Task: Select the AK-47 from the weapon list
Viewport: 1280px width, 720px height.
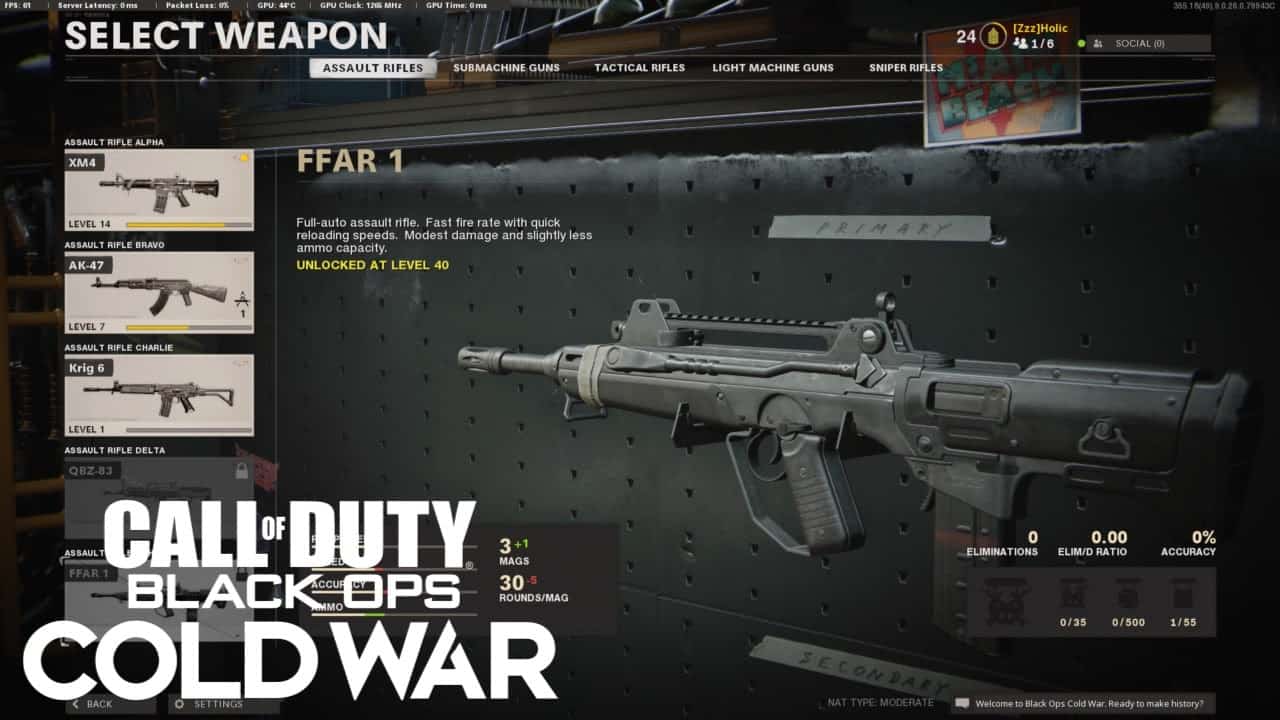Action: pos(155,292)
